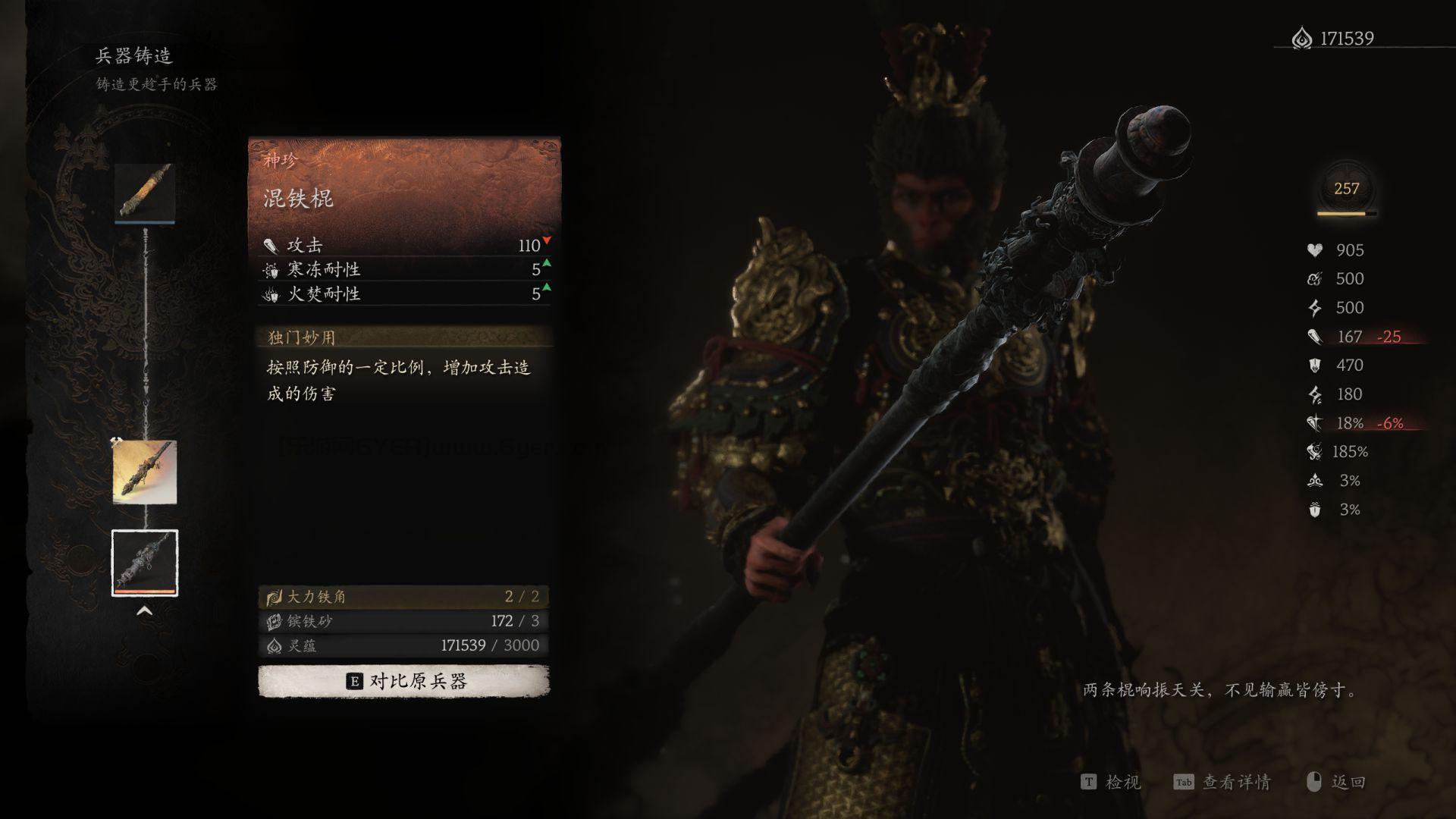
Task: Choose the gold-highlighted spiked staff thumbnail
Action: point(145,472)
